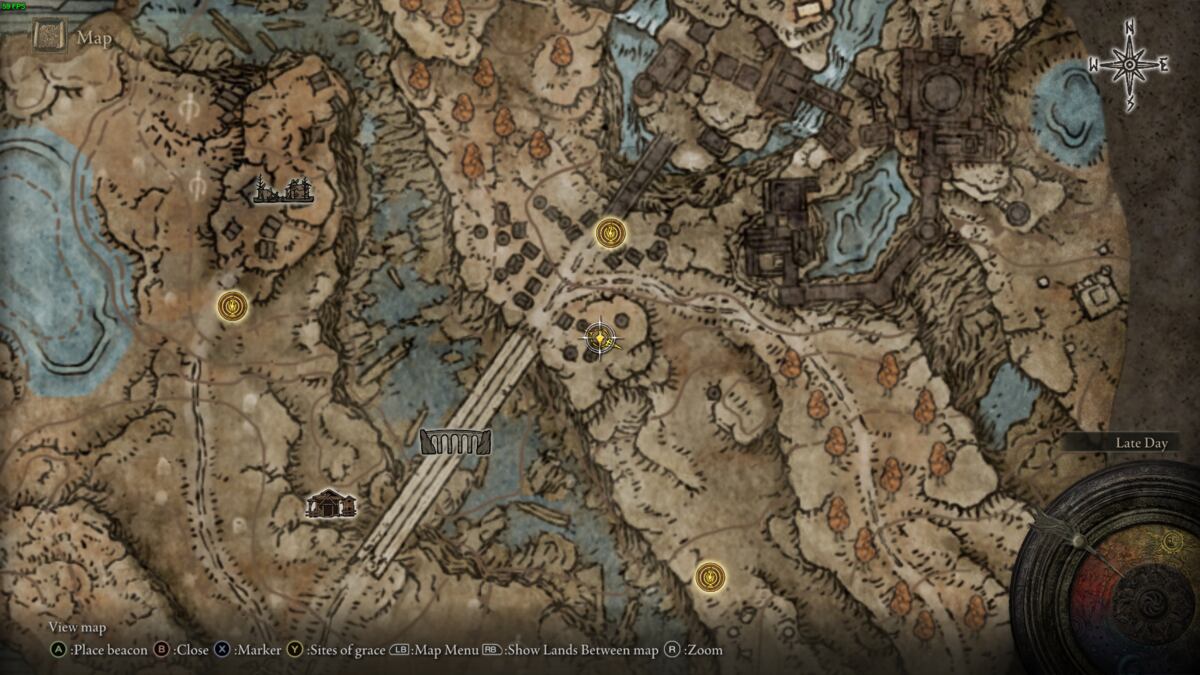Select the ruined buildings landmark icon
This screenshot has height=675, width=1200.
pyautogui.click(x=284, y=189)
